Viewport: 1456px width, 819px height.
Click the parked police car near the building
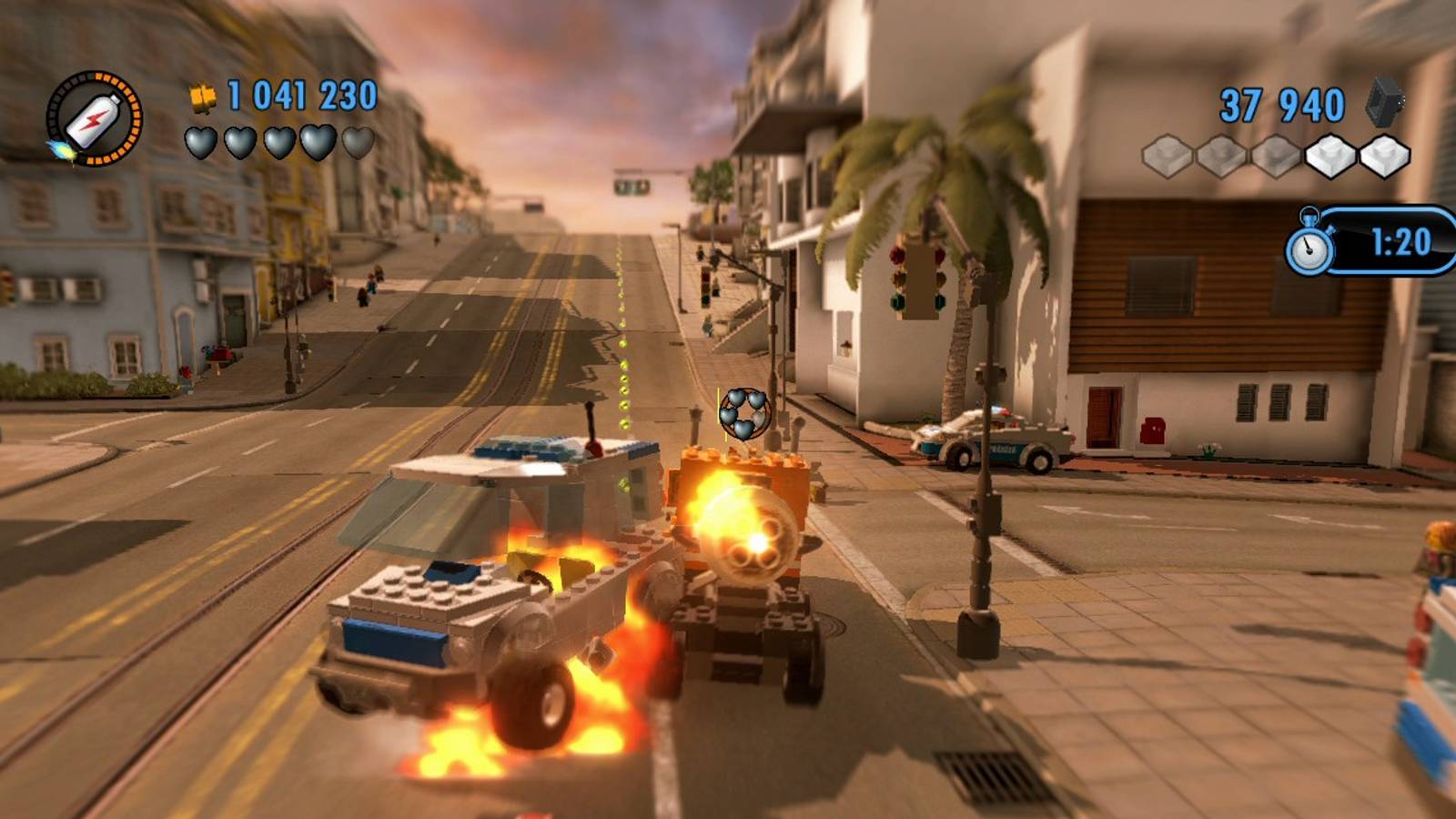tap(992, 441)
